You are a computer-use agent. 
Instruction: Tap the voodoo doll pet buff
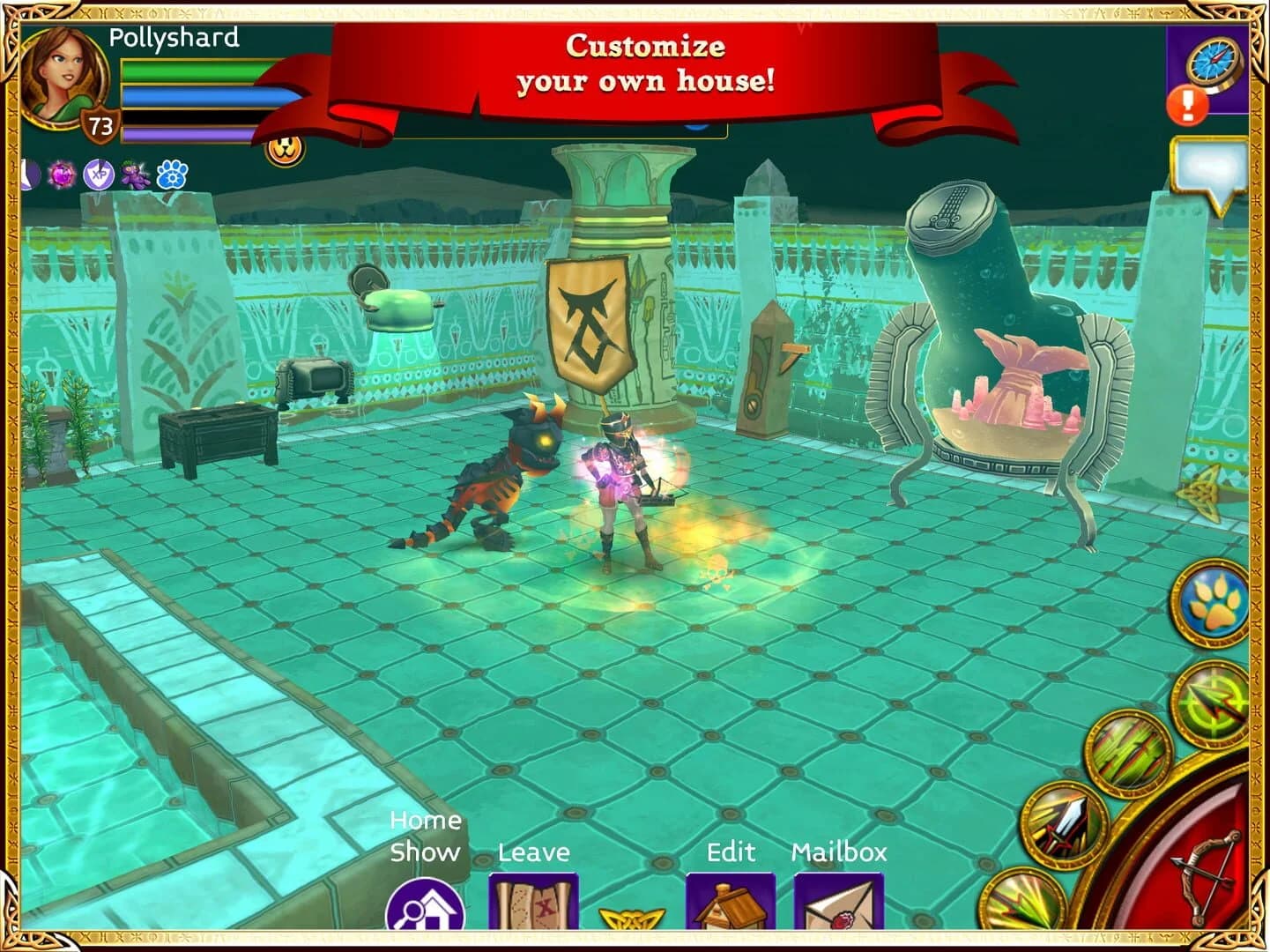(x=135, y=174)
